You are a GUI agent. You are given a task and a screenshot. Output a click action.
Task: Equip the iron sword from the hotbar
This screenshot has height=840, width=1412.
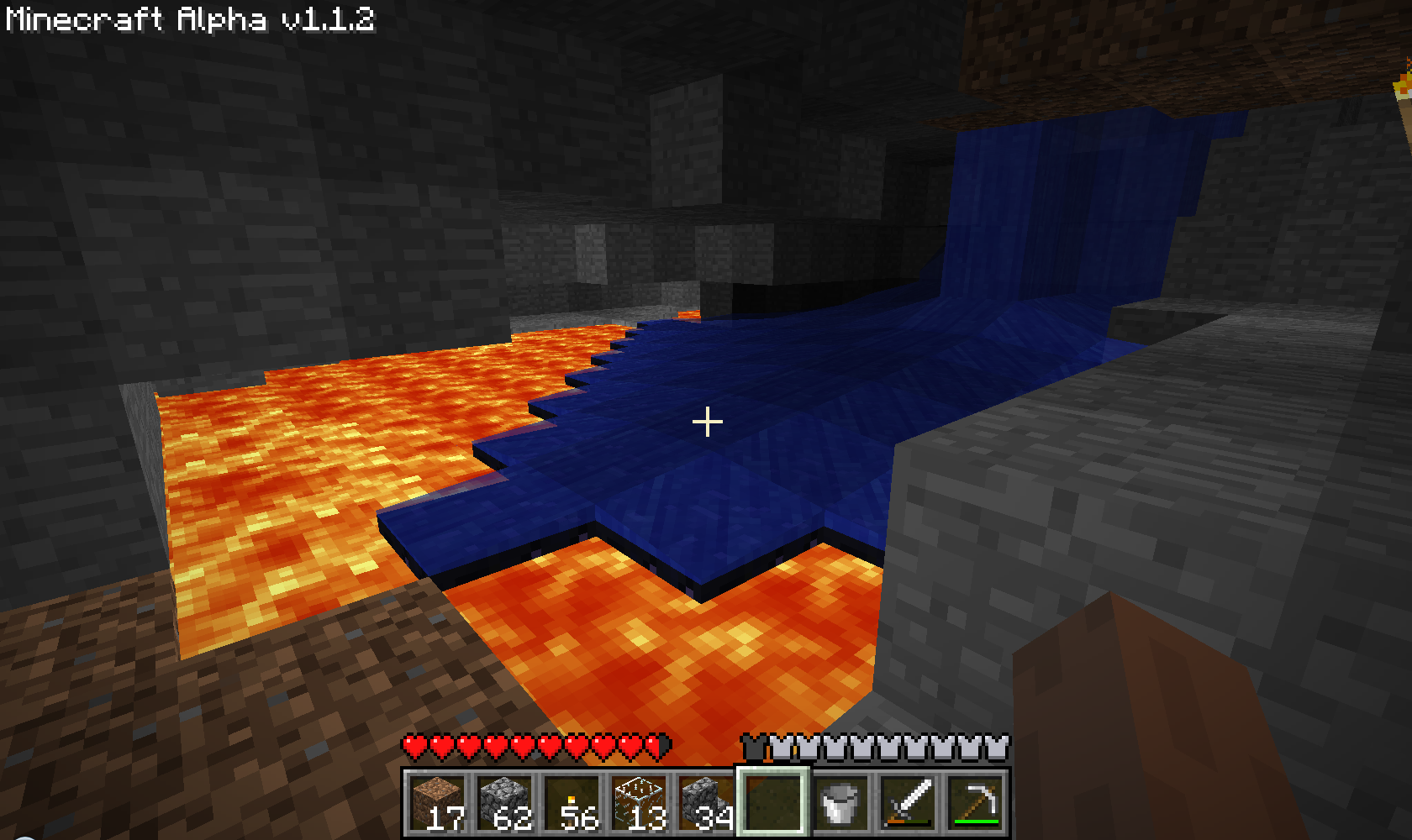[x=908, y=802]
